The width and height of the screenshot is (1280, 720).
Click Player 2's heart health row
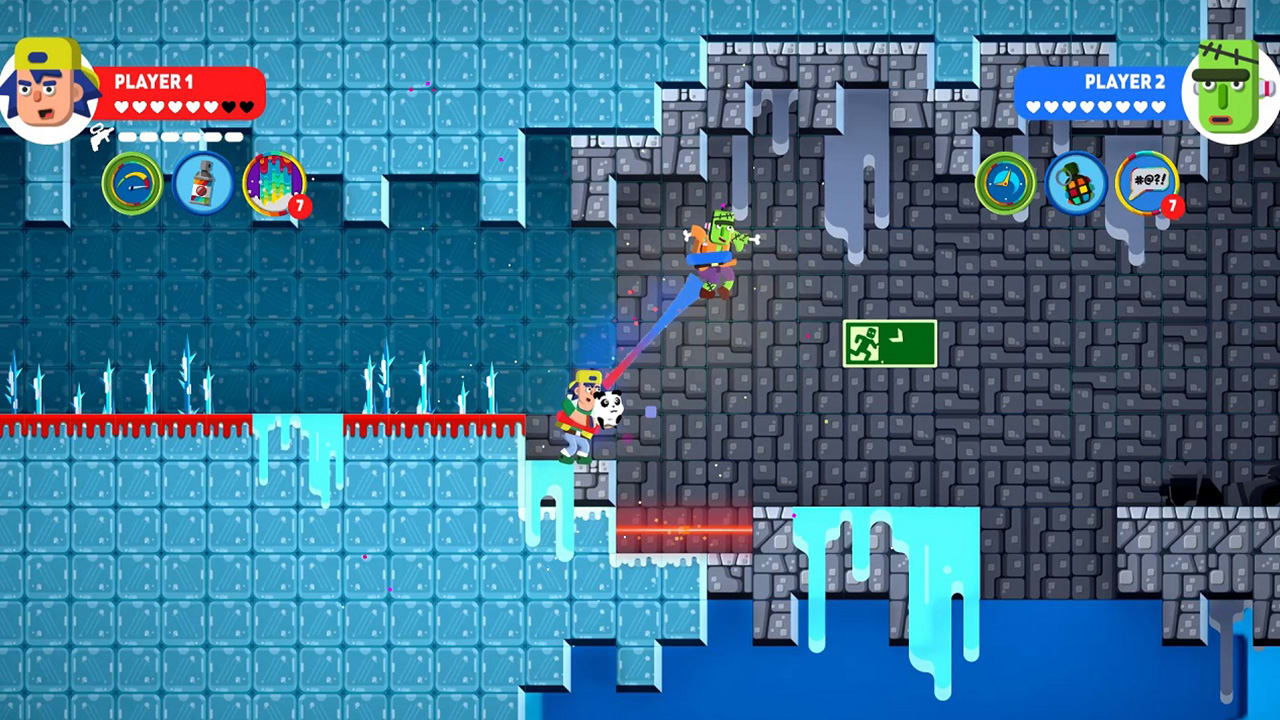[1098, 104]
